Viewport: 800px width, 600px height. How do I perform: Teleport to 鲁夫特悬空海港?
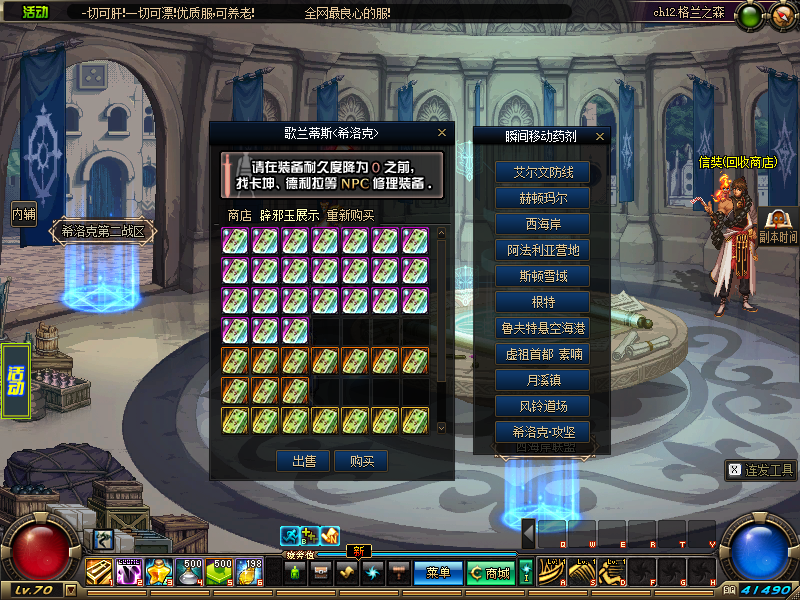544,328
